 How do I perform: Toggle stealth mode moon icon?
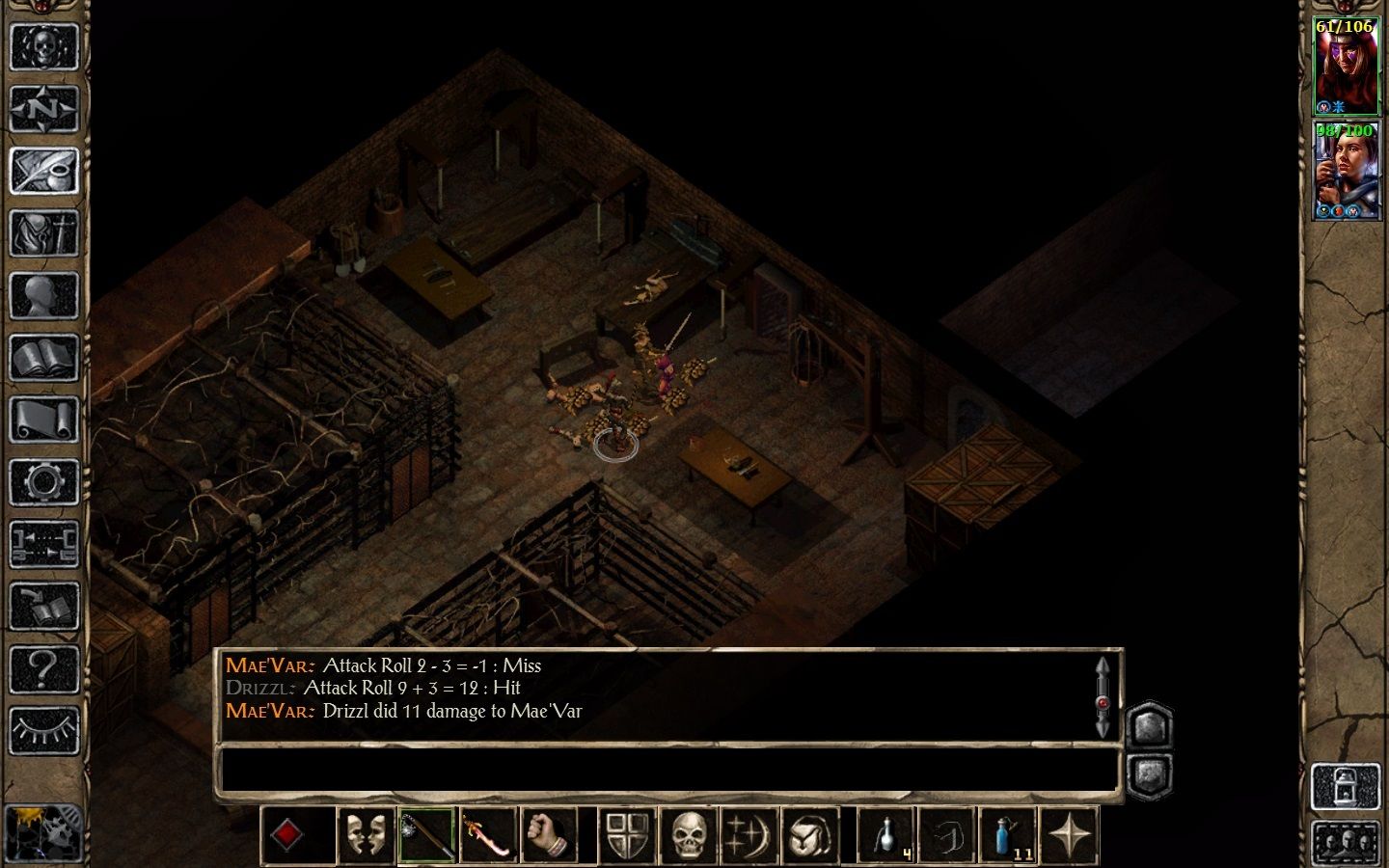pos(748,834)
